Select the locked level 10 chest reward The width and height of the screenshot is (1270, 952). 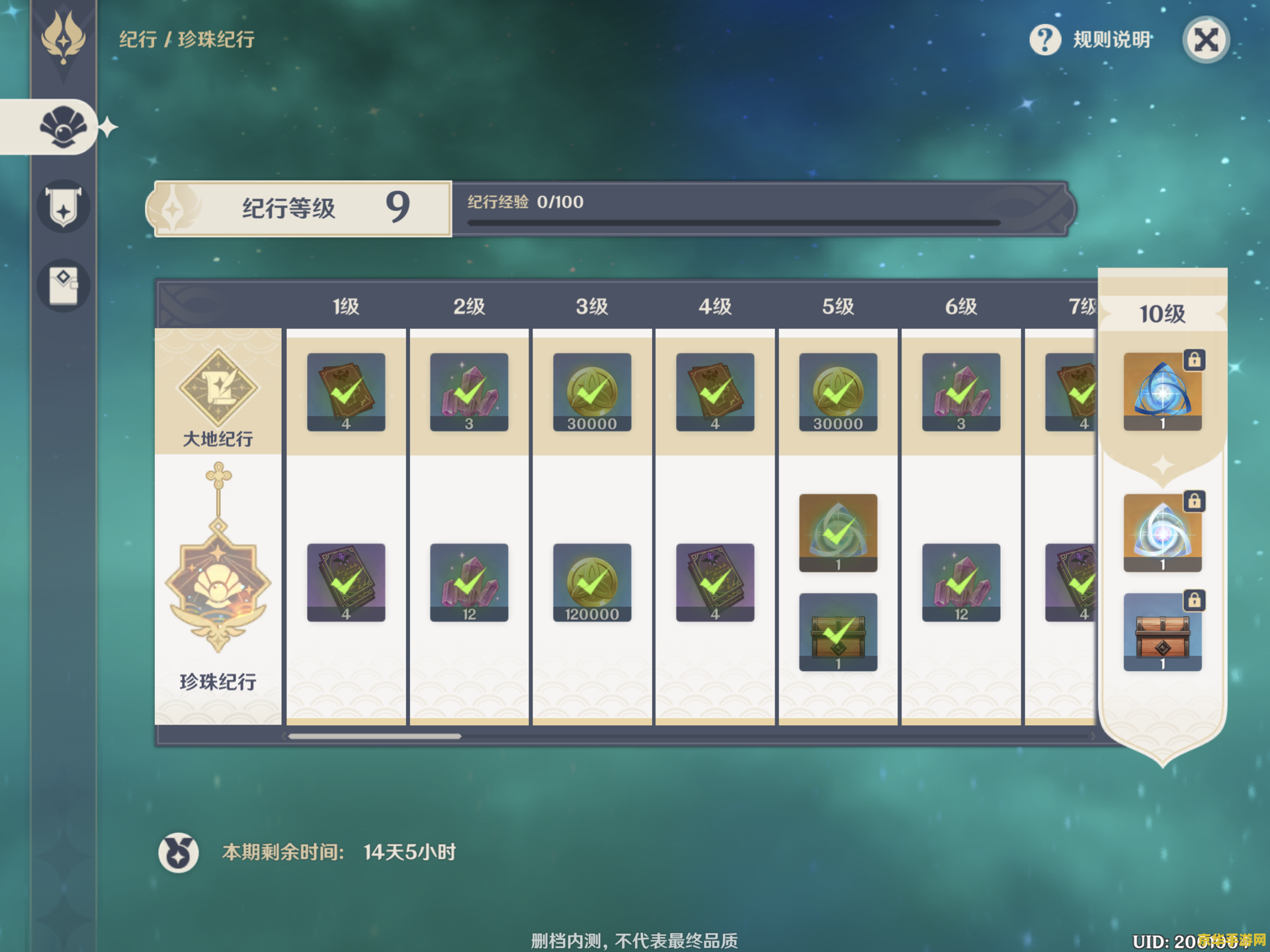(1162, 632)
